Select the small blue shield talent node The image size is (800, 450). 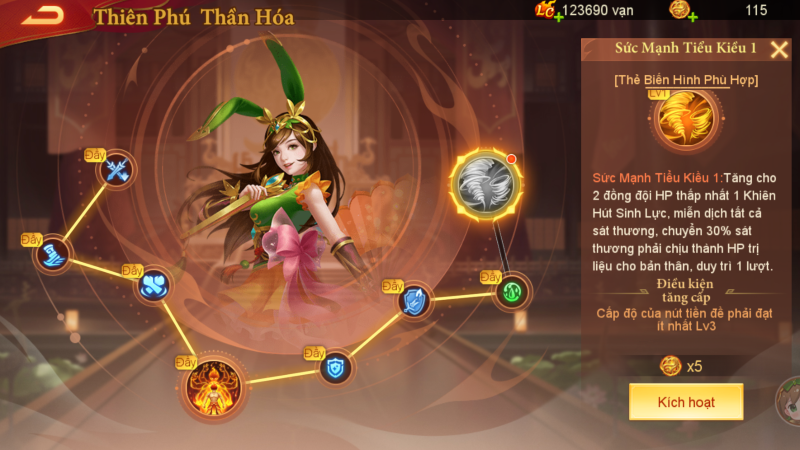pyautogui.click(x=336, y=367)
